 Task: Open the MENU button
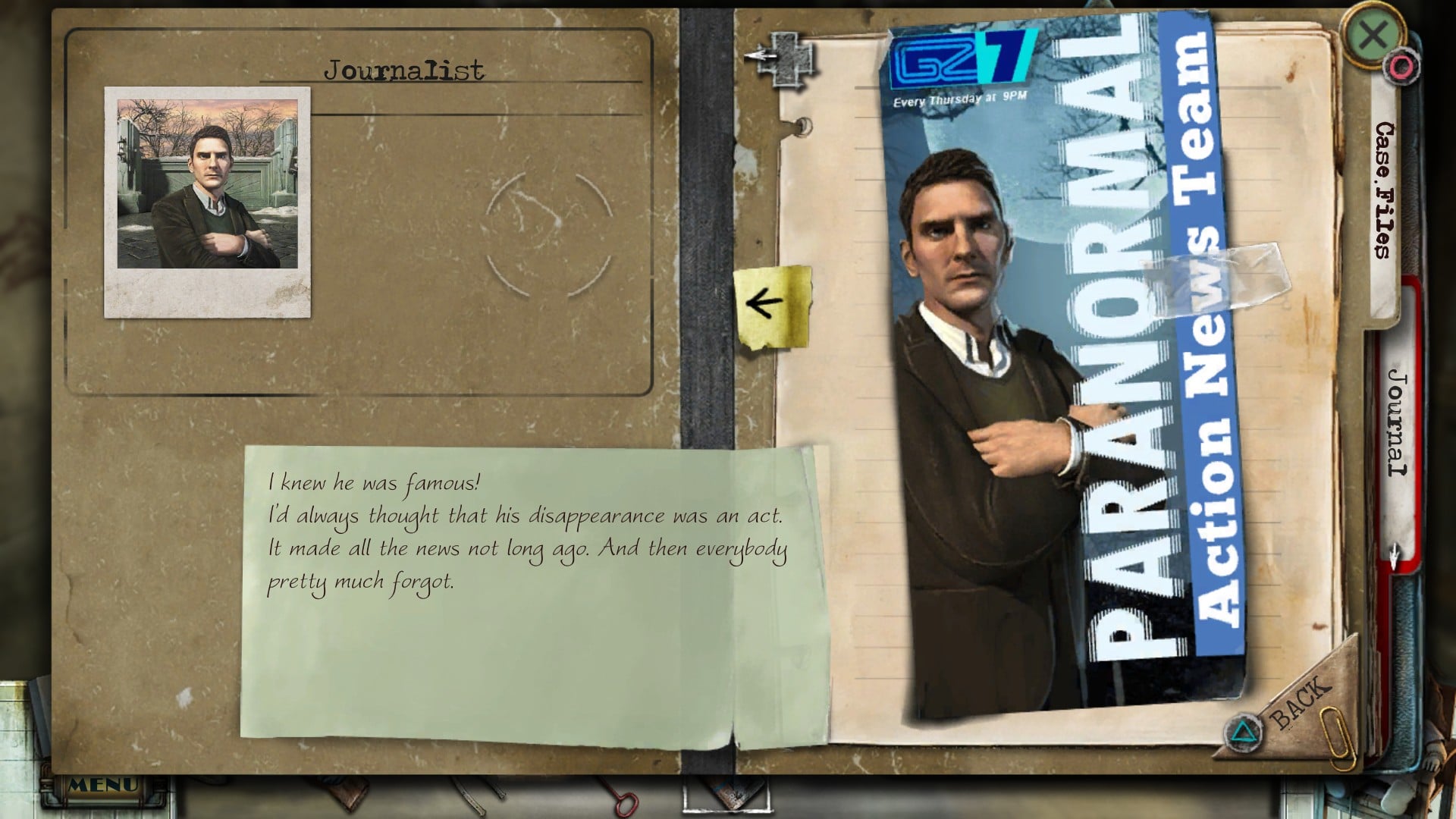click(x=103, y=786)
